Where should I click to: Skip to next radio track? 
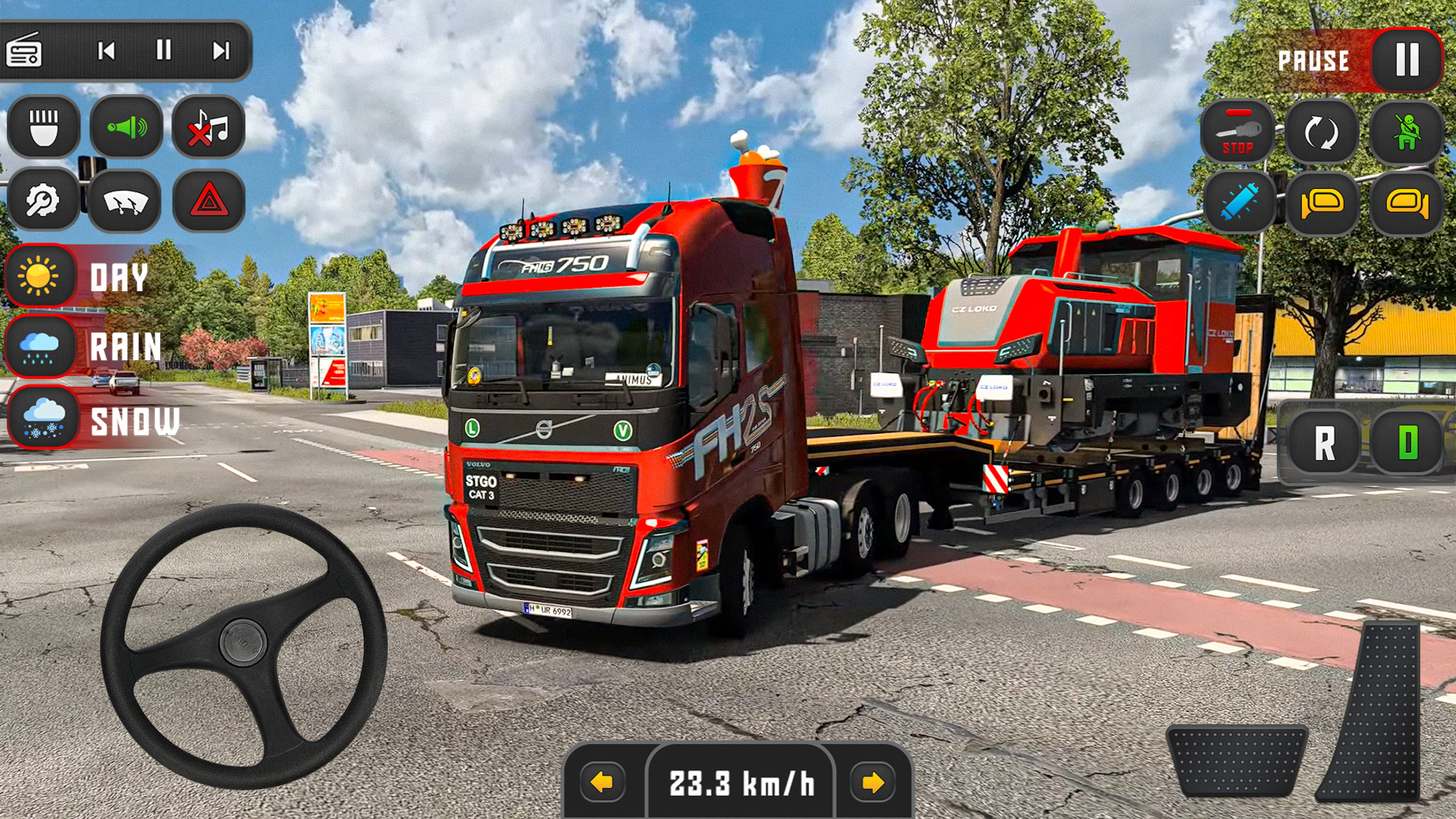(221, 52)
